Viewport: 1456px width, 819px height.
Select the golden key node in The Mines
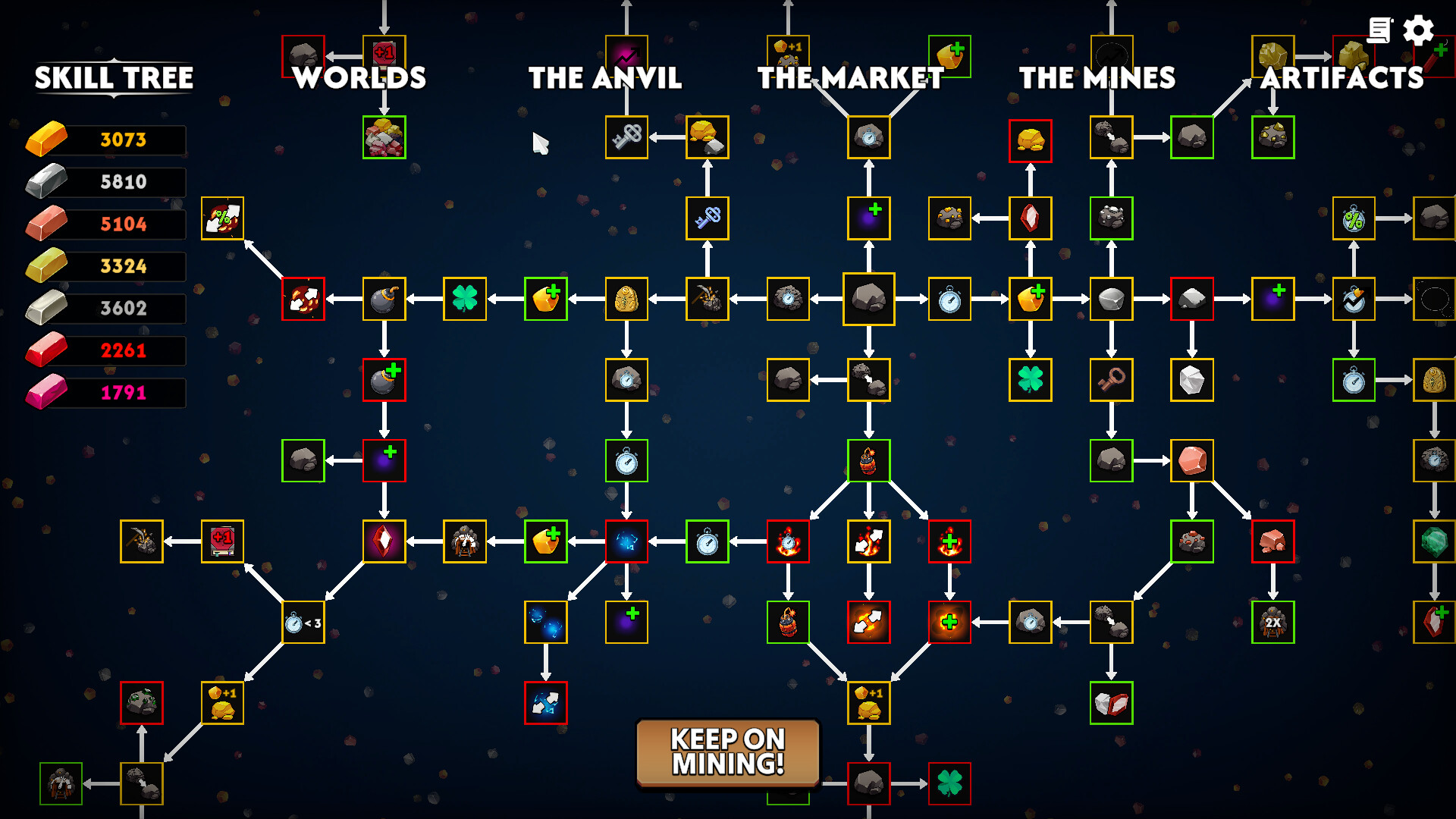pyautogui.click(x=1112, y=380)
